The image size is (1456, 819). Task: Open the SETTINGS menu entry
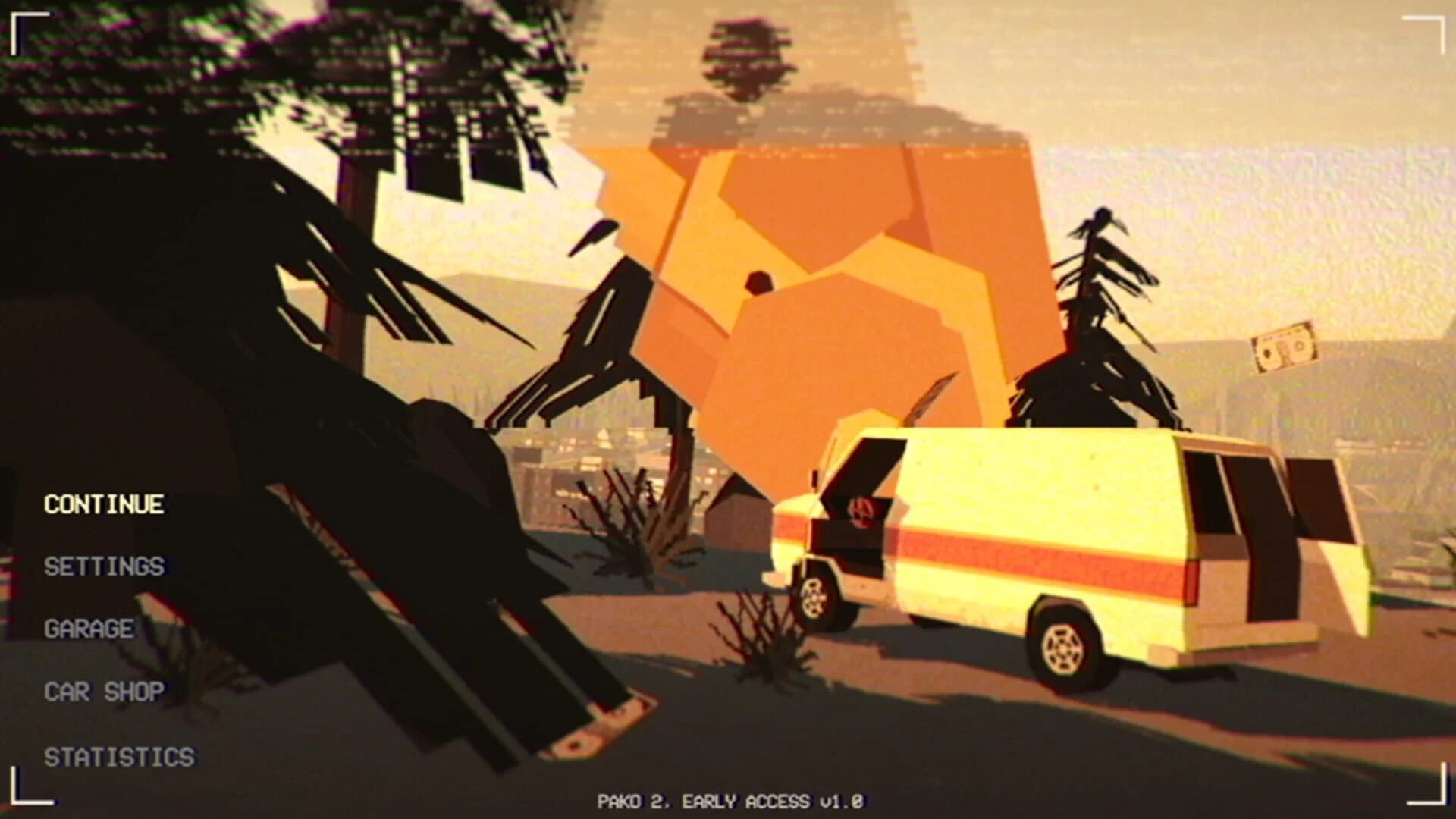(104, 566)
